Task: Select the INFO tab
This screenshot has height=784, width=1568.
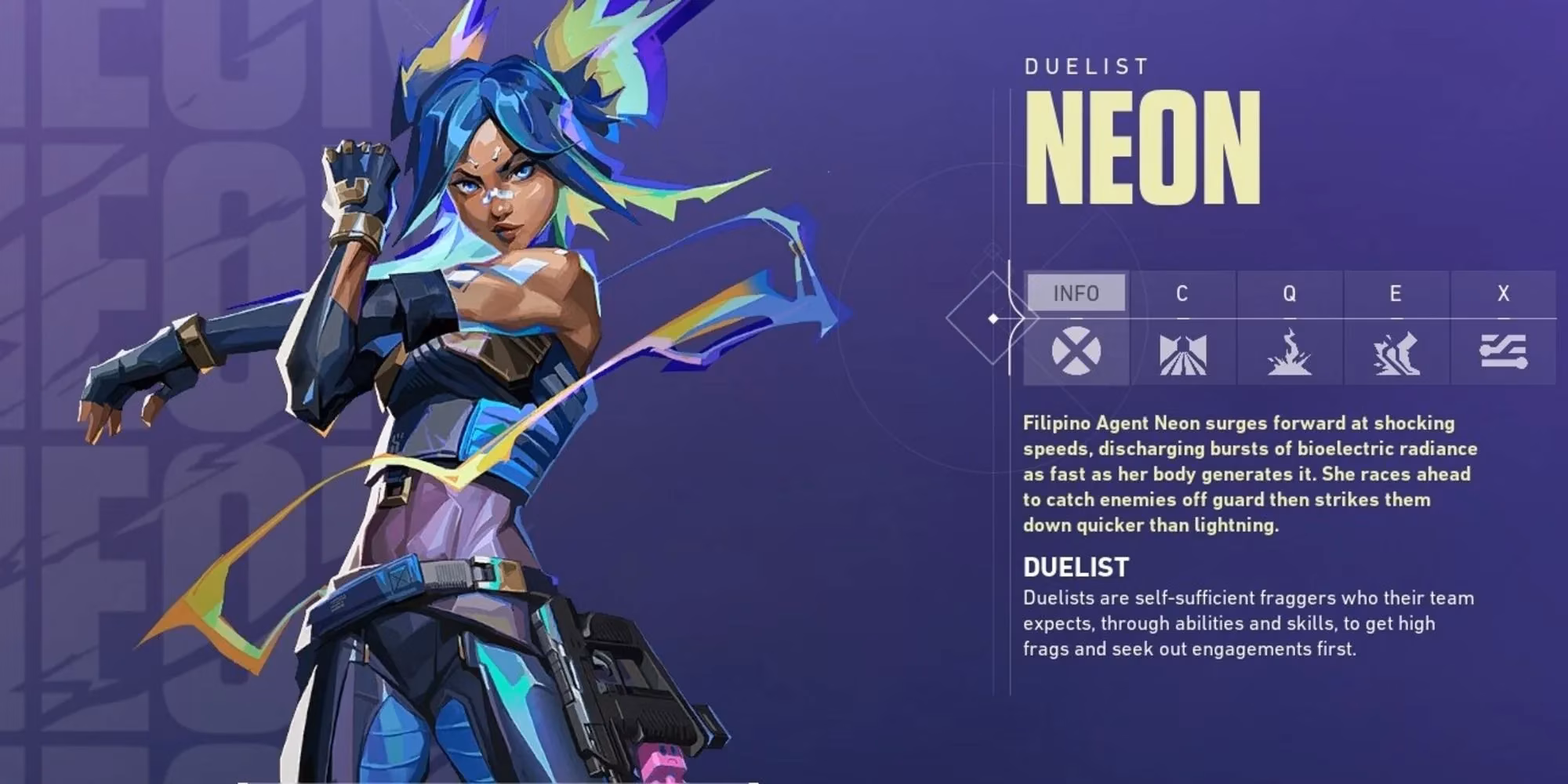Action: [x=1076, y=293]
